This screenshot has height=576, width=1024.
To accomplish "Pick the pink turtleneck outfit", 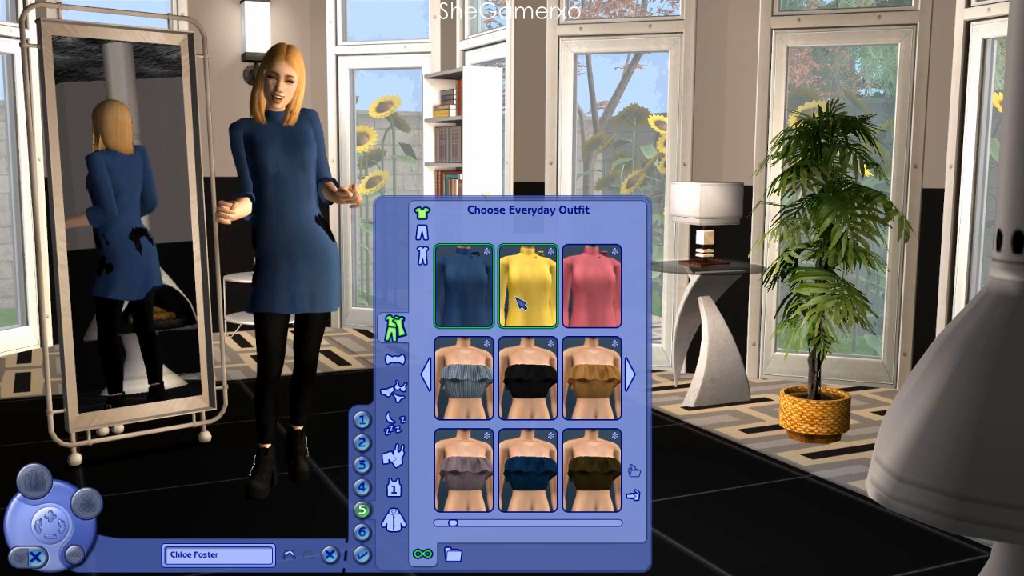I will pos(592,286).
